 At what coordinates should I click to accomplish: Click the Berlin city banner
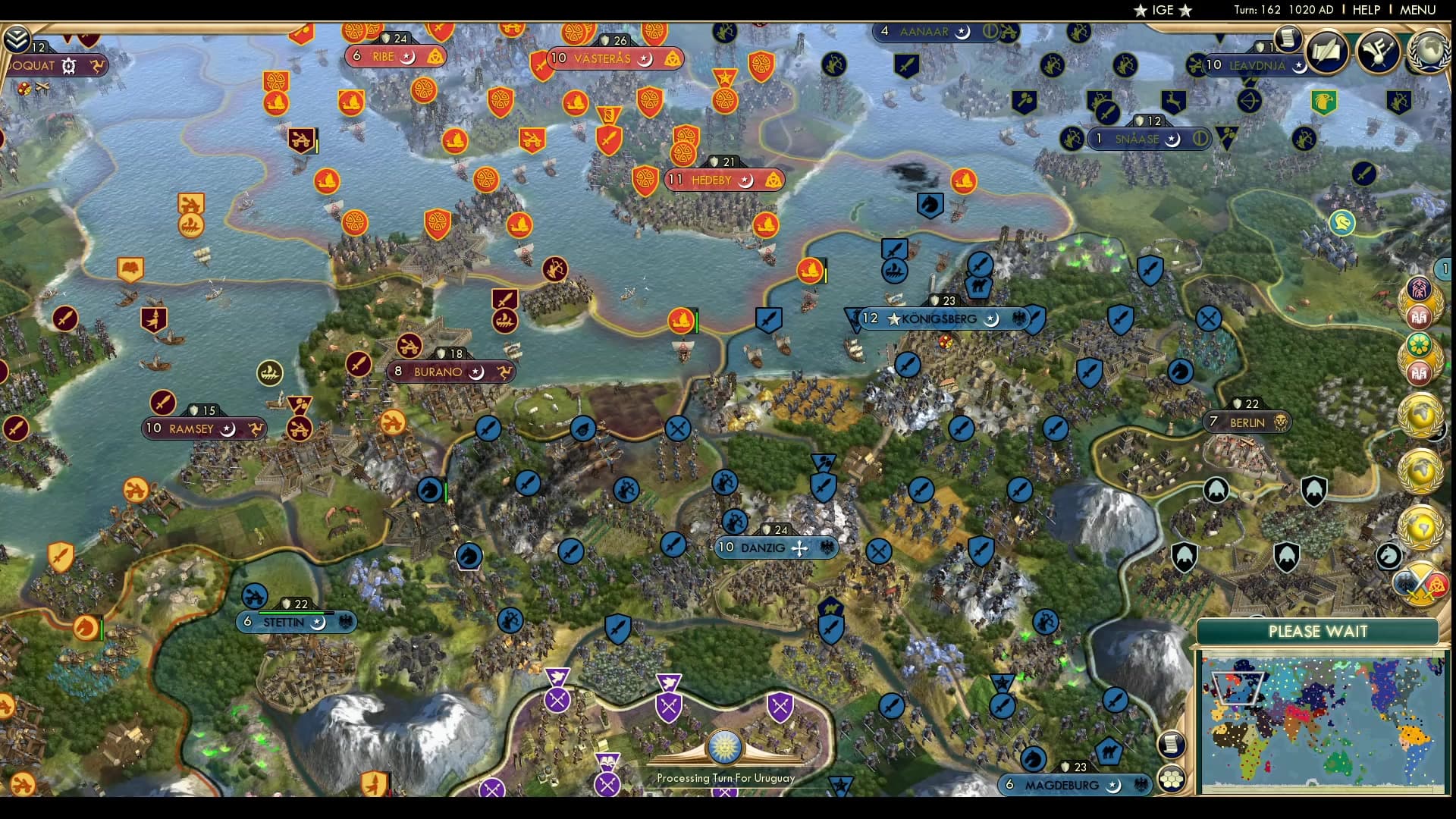[x=1248, y=422]
